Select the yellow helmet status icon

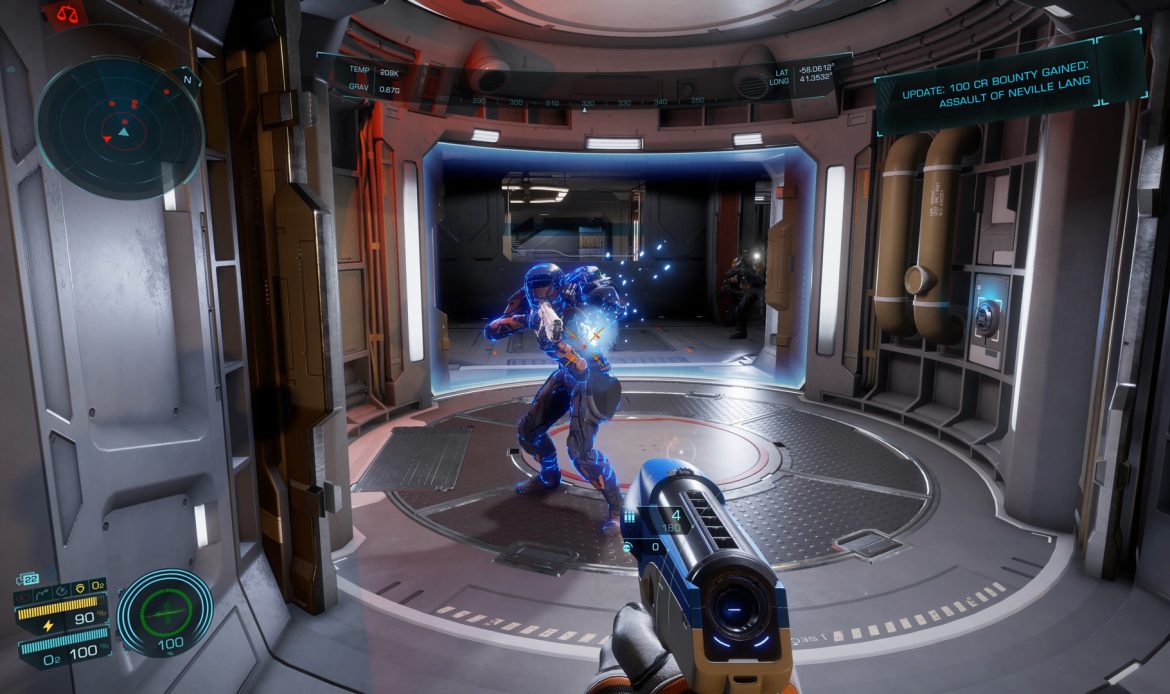point(80,588)
